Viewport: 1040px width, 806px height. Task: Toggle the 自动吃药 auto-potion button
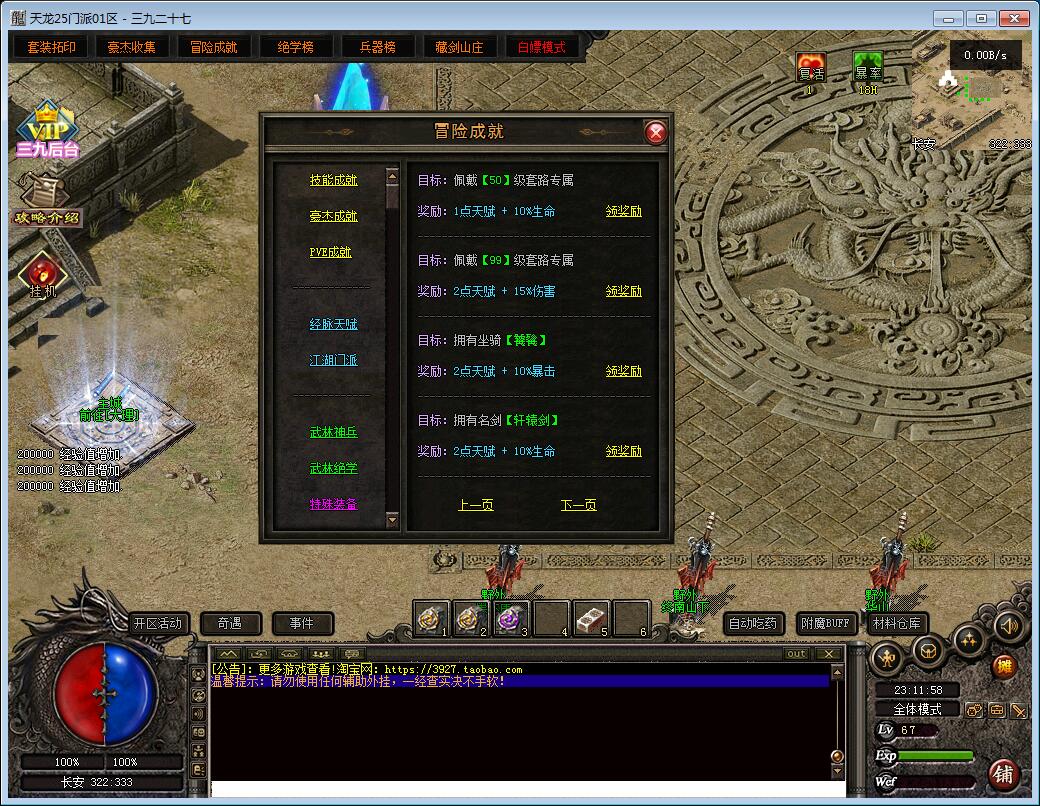click(753, 623)
